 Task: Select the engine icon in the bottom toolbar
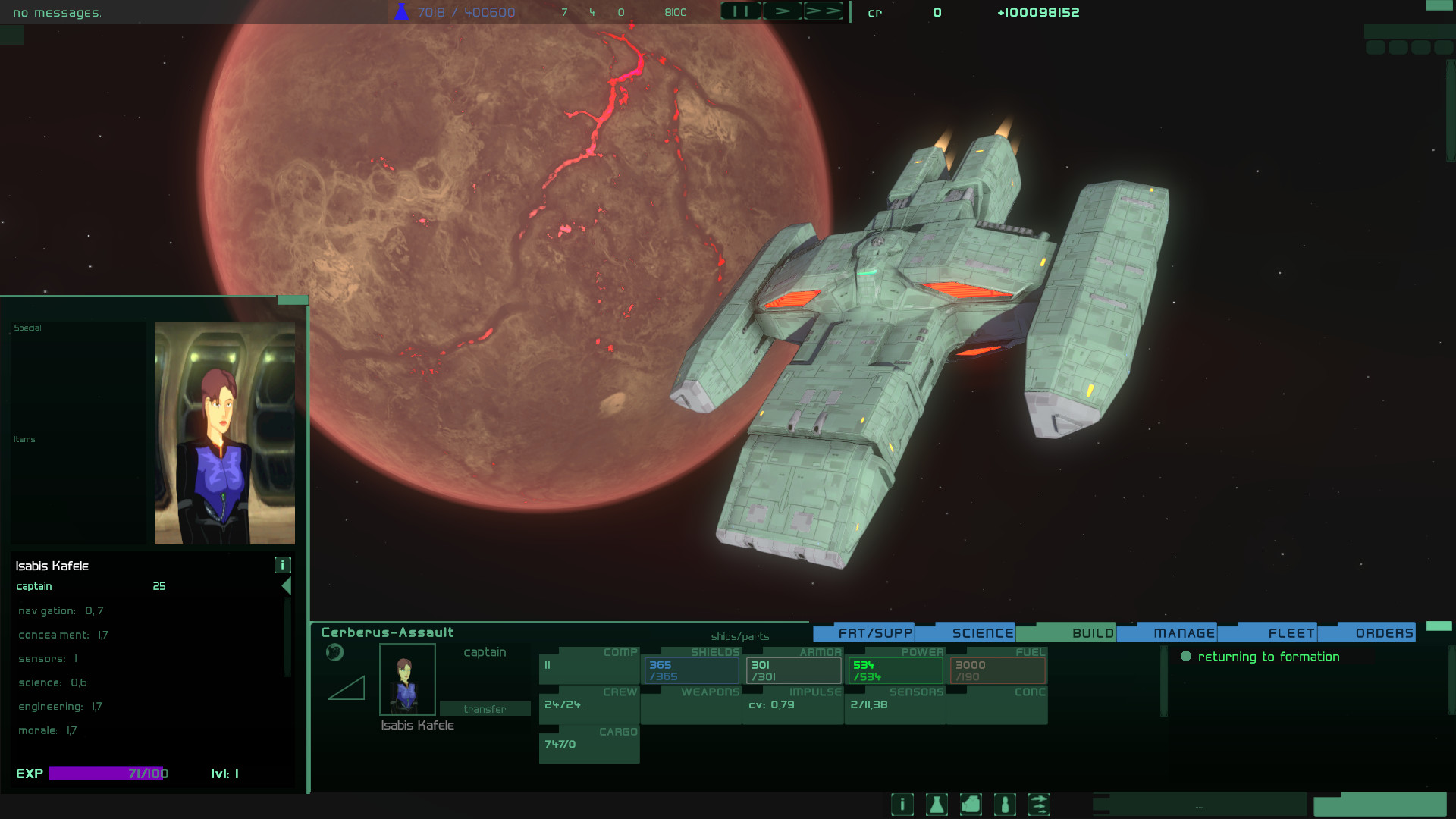pyautogui.click(x=971, y=805)
